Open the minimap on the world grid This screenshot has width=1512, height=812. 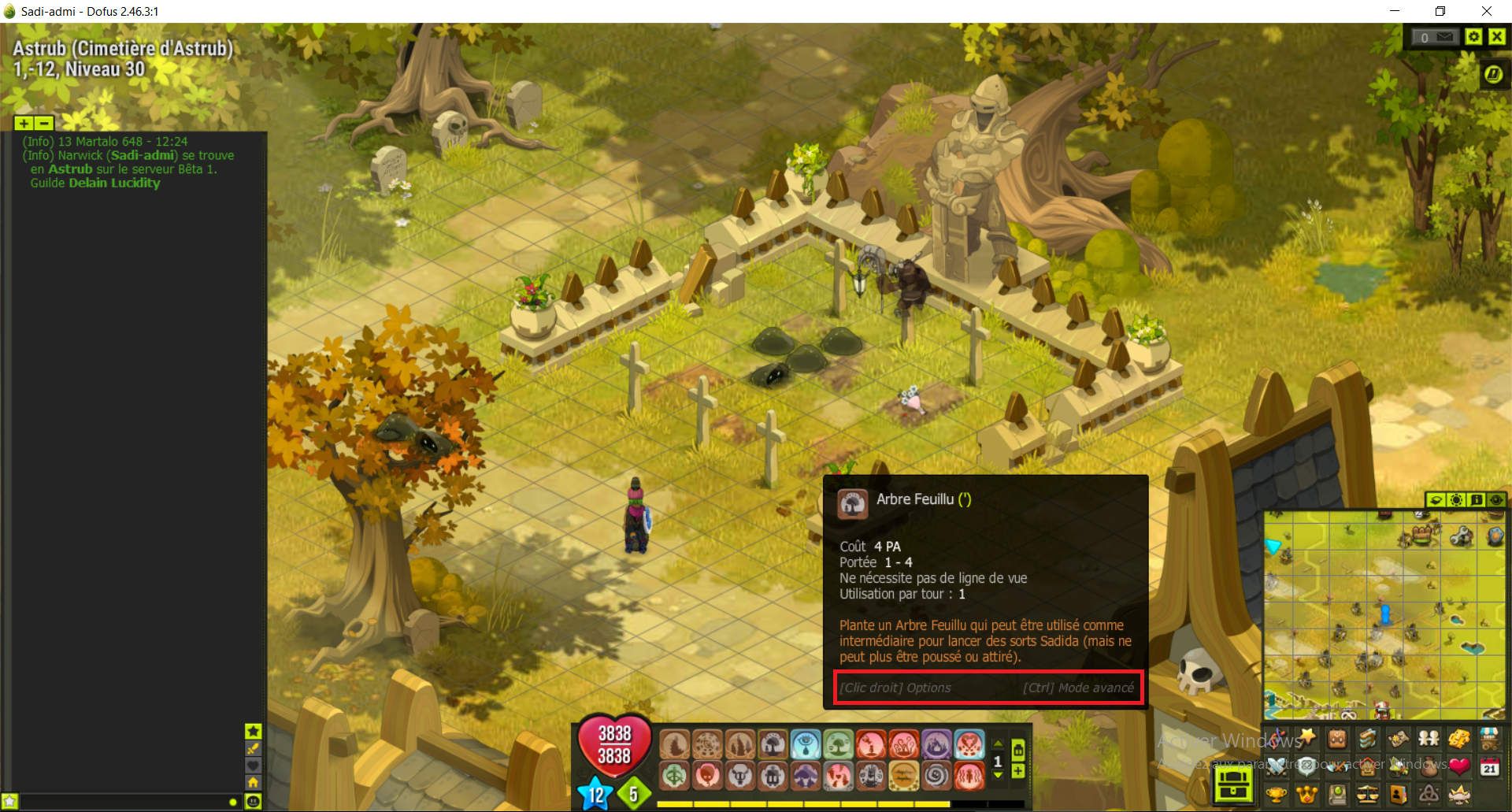click(x=1384, y=614)
